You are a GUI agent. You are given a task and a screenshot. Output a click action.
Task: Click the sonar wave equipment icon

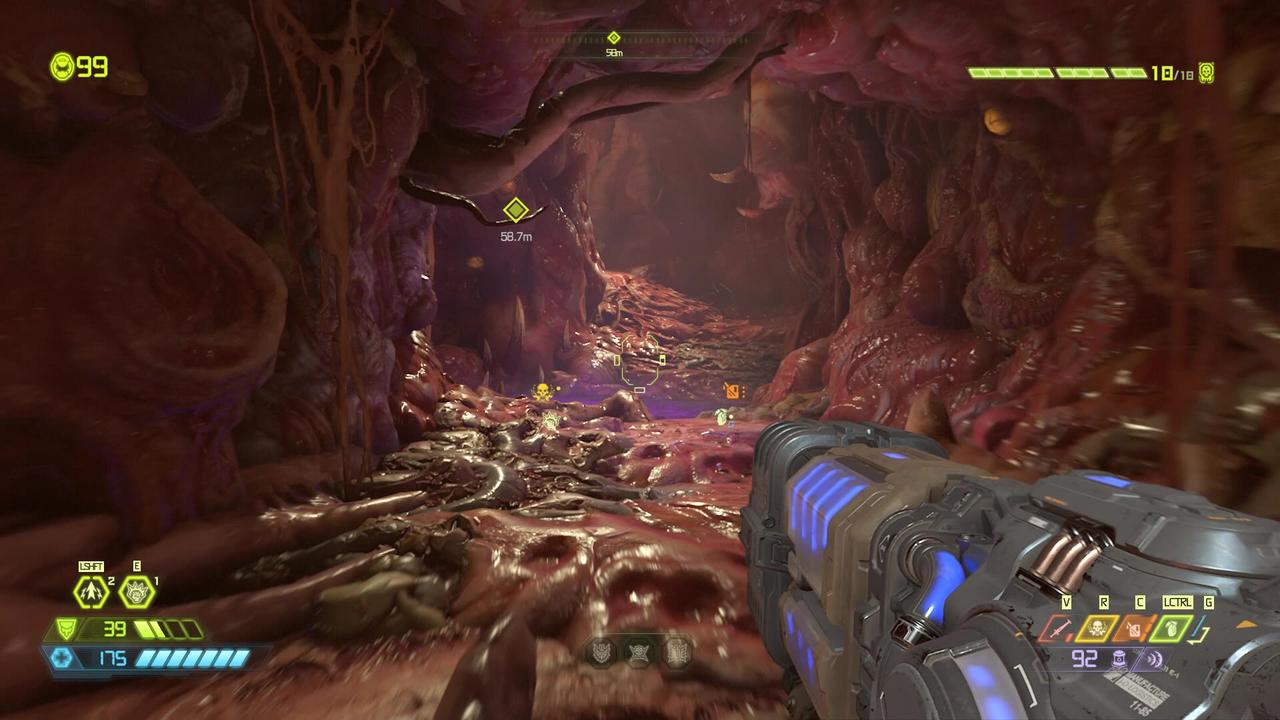[1152, 658]
